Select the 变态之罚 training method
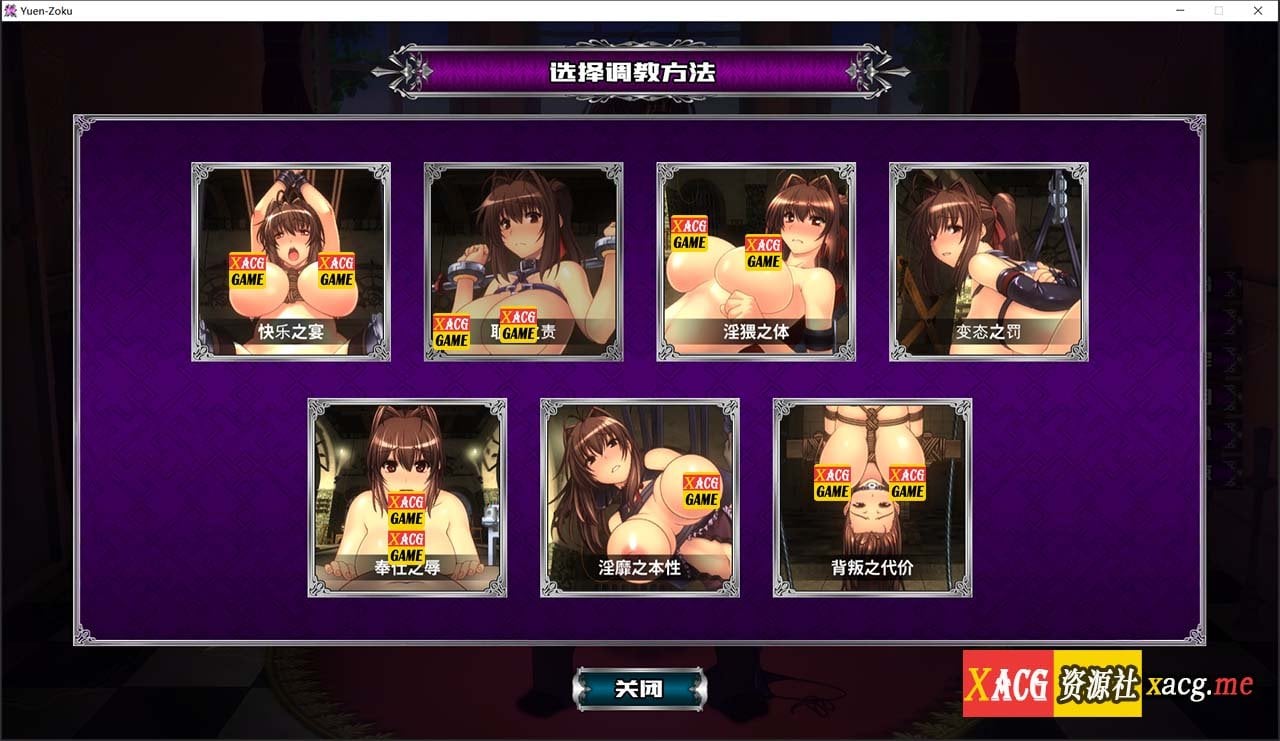This screenshot has height=741, width=1280. click(x=987, y=262)
